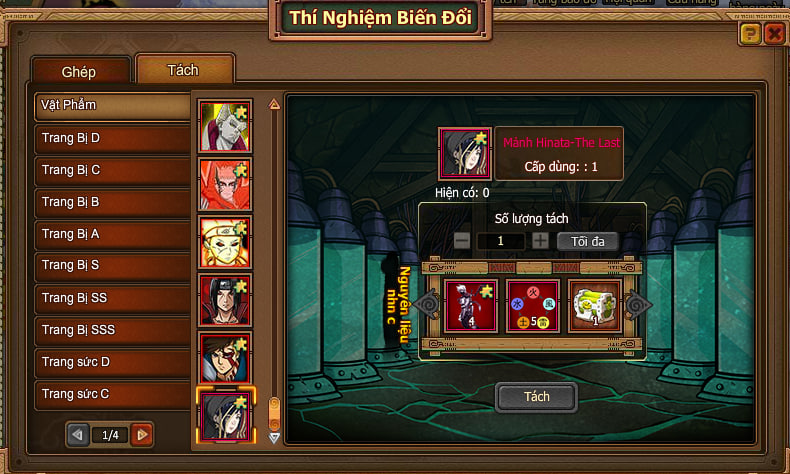Open the Trang Bị SS category
The height and width of the screenshot is (474, 790).
112,298
